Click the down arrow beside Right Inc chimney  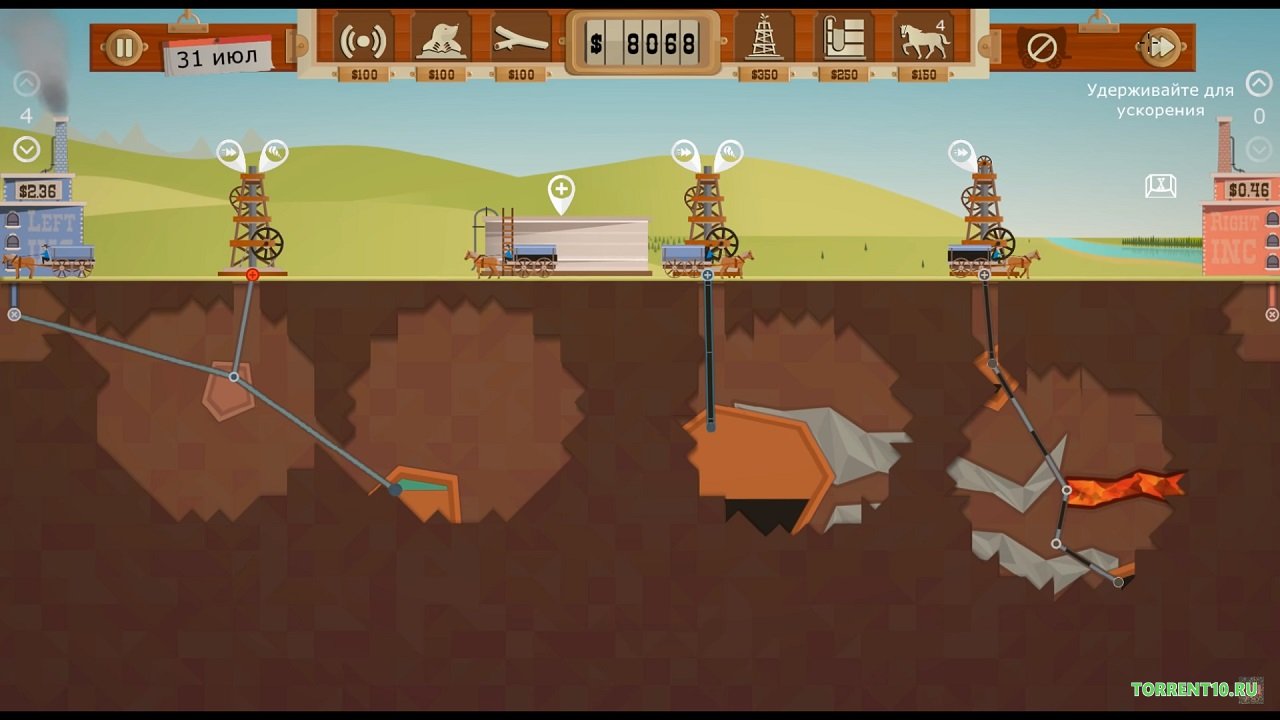pyautogui.click(x=1259, y=150)
